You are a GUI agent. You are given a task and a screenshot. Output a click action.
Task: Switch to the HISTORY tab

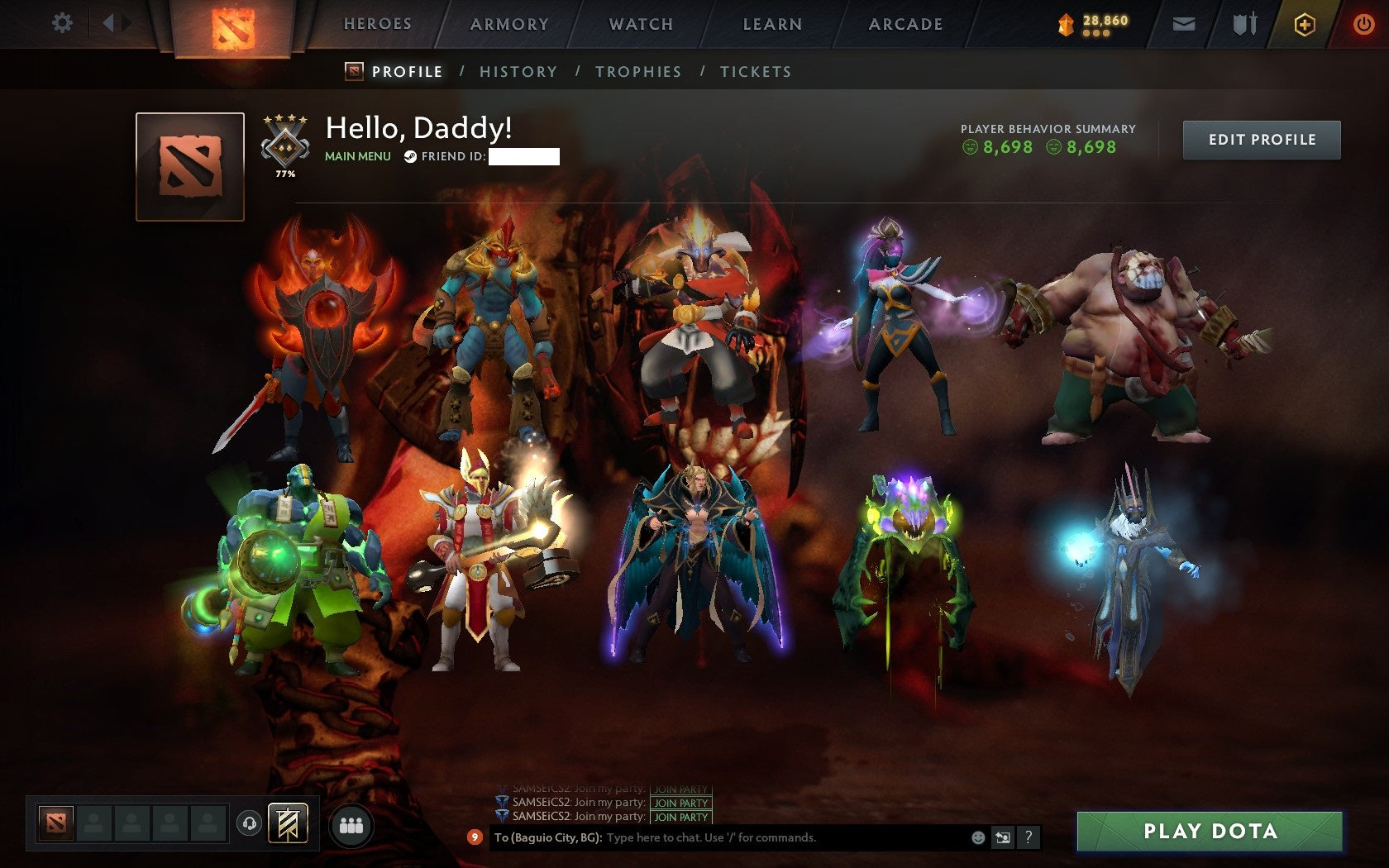pyautogui.click(x=518, y=72)
